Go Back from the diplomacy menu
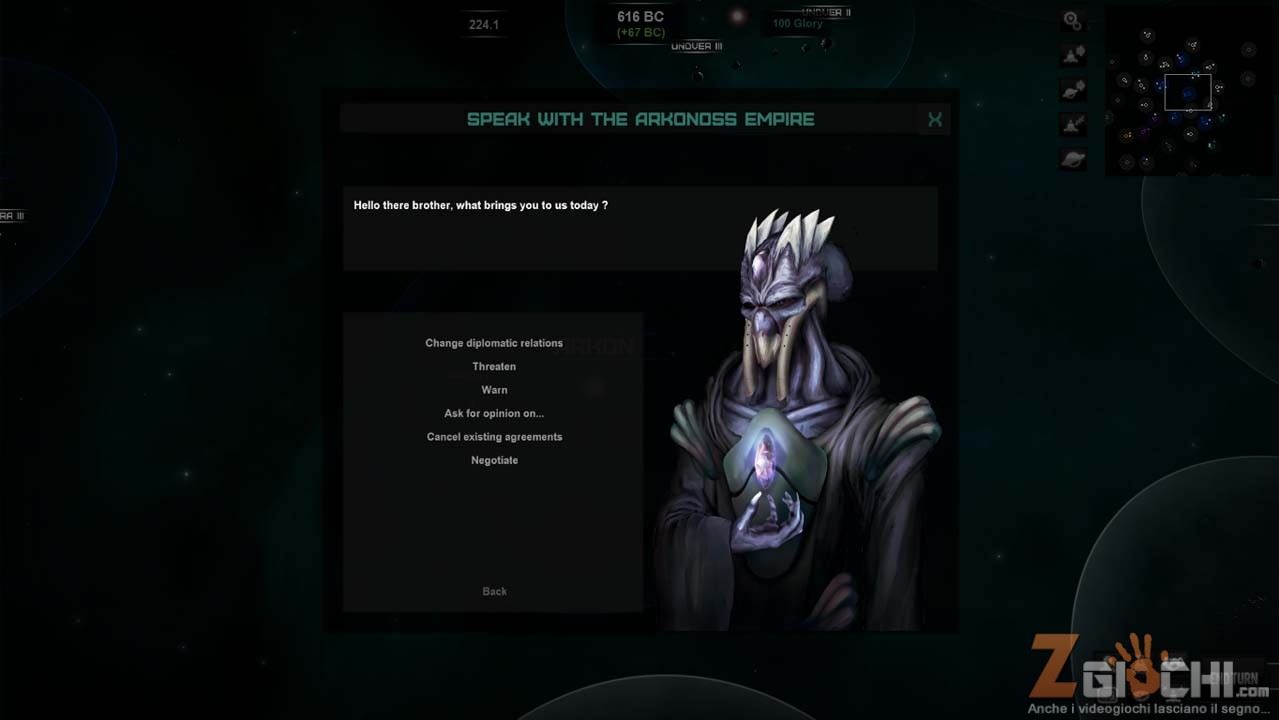Screen dimensions: 1279x720 pos(494,591)
